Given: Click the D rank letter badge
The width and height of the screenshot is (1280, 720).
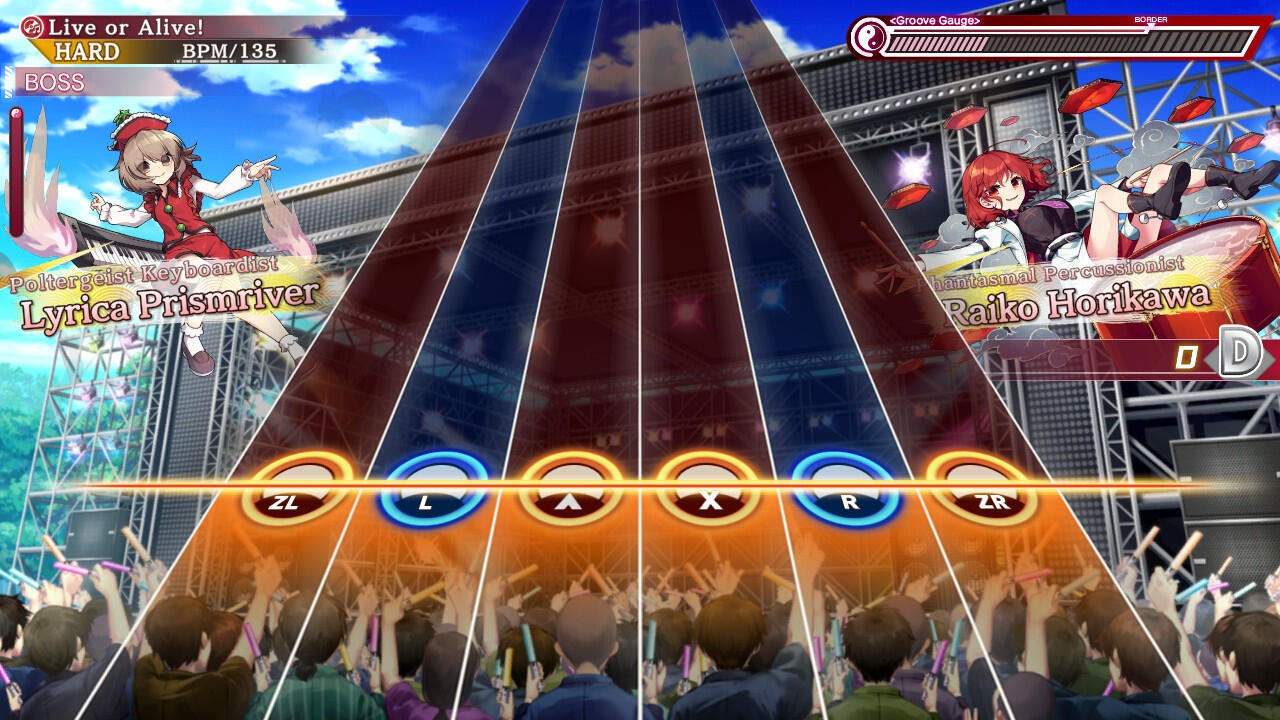Looking at the screenshot, I should pyautogui.click(x=1241, y=352).
